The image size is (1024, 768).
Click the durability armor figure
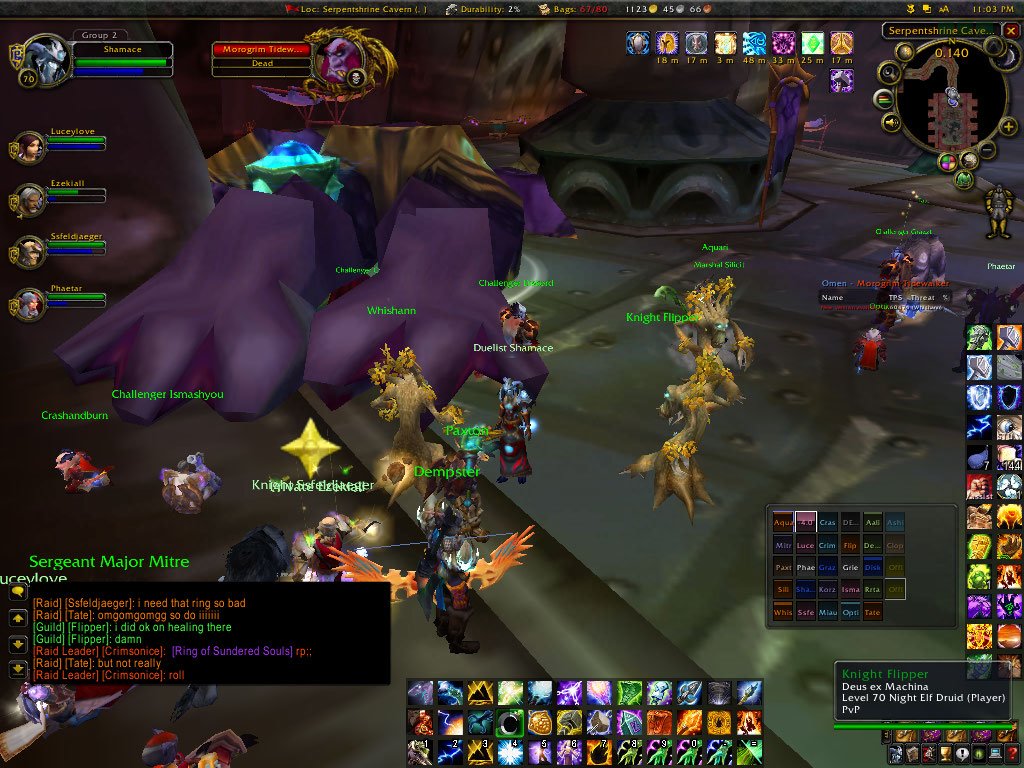(996, 212)
